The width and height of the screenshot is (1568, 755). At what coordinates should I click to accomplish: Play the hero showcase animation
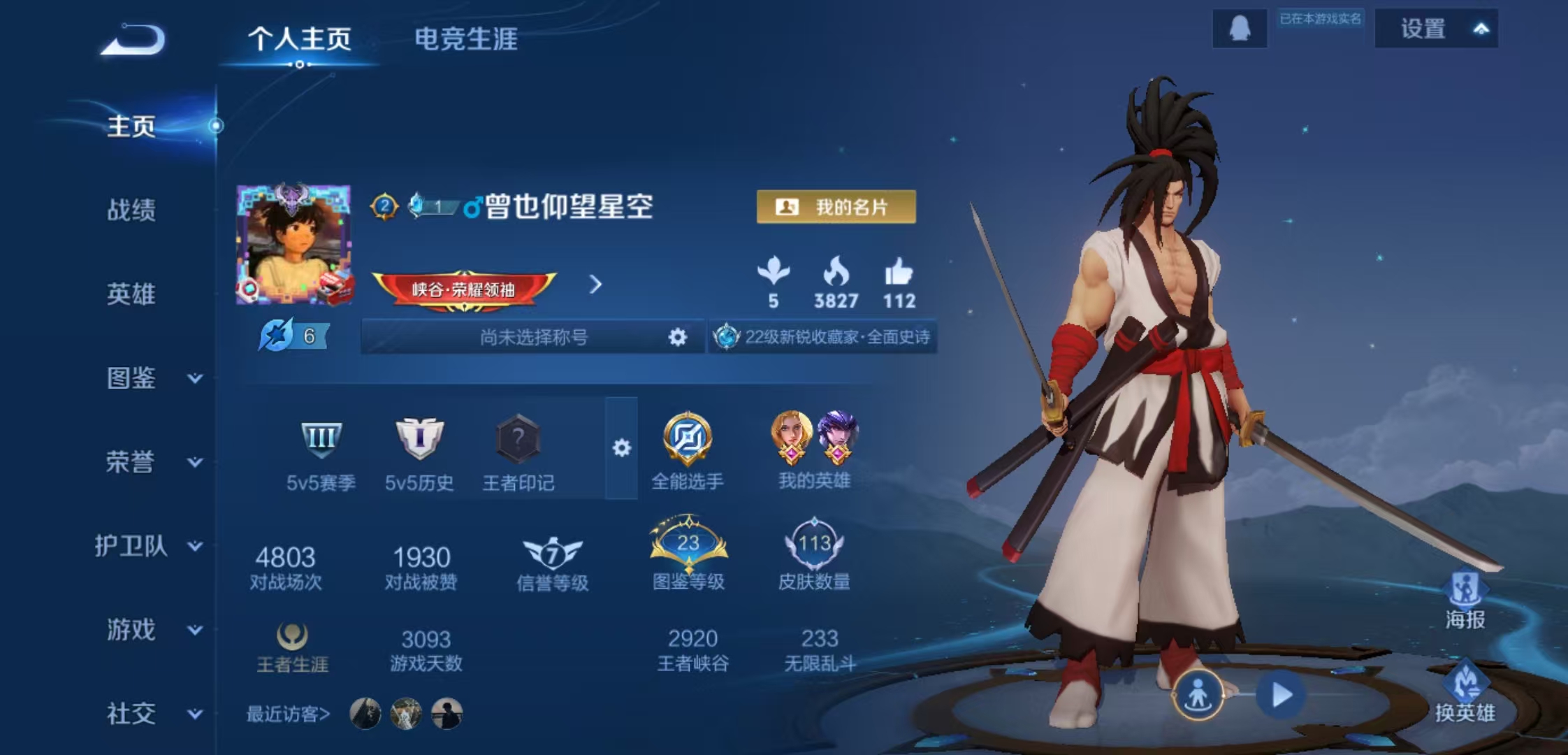pos(1281,695)
